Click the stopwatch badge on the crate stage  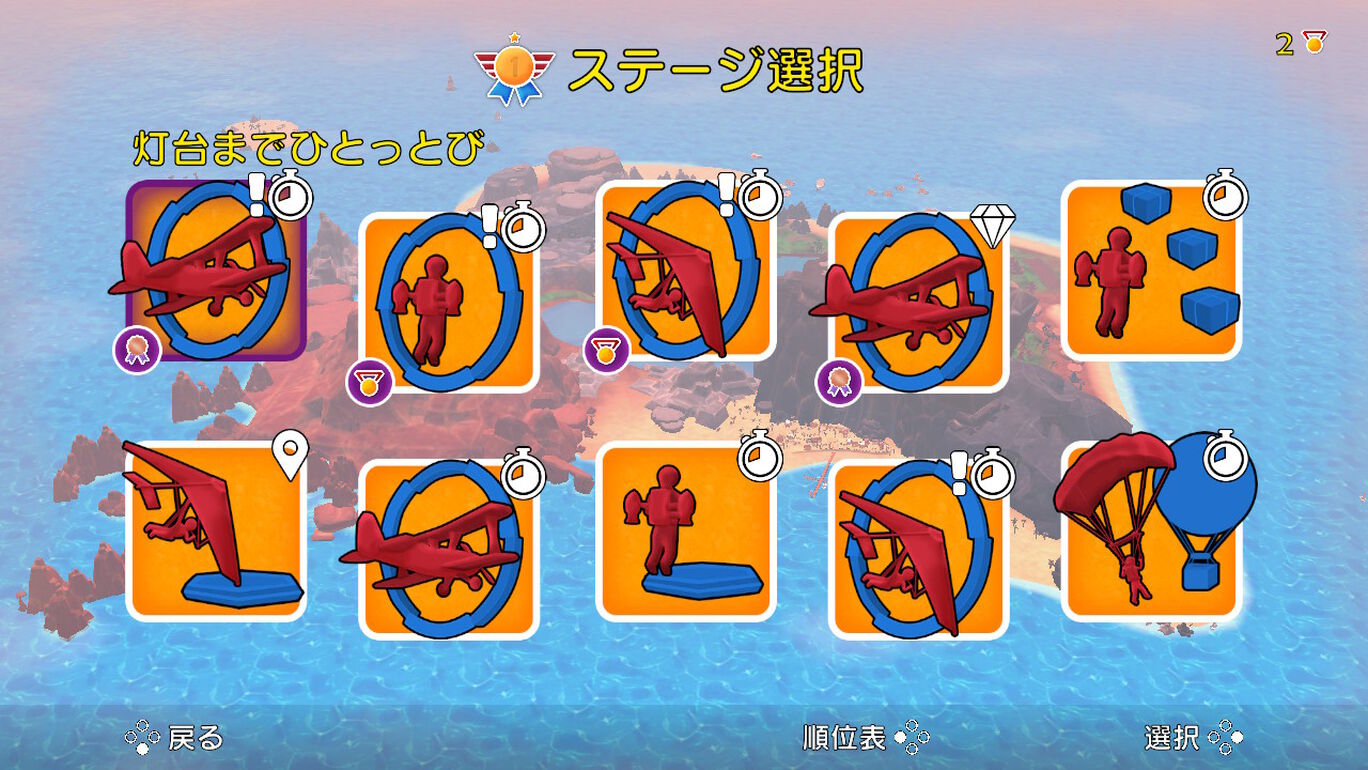point(1224,197)
